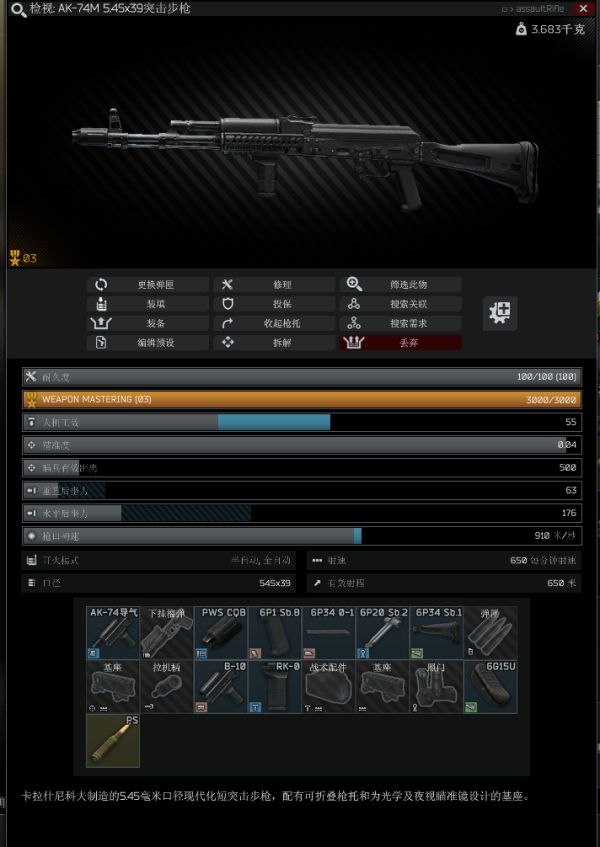The height and width of the screenshot is (847, 600).
Task: Equip the rifle with the 装备 button
Action: pyautogui.click(x=148, y=323)
